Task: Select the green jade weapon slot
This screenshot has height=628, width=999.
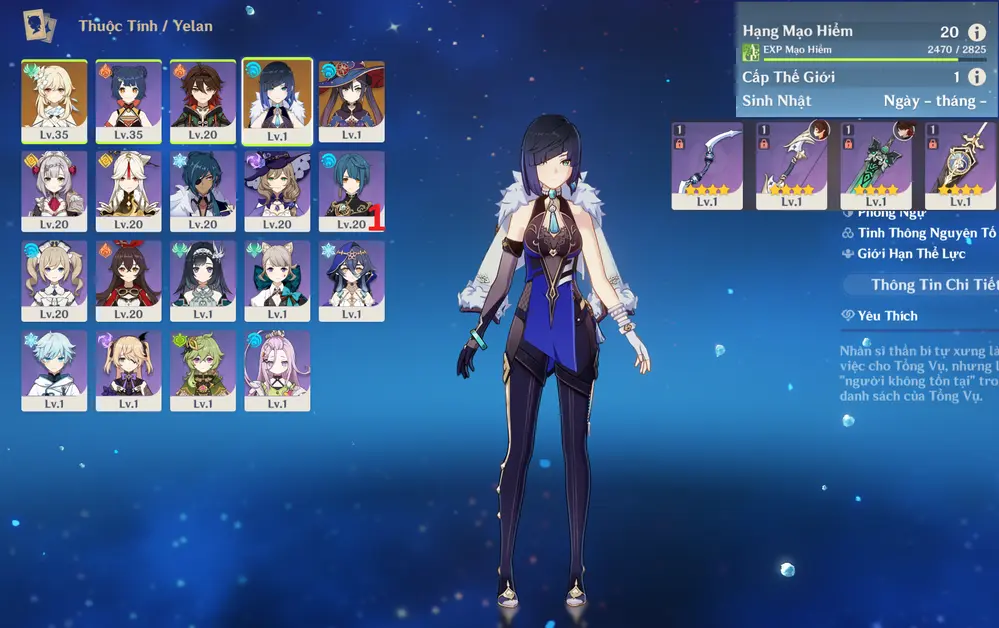Action: [876, 164]
